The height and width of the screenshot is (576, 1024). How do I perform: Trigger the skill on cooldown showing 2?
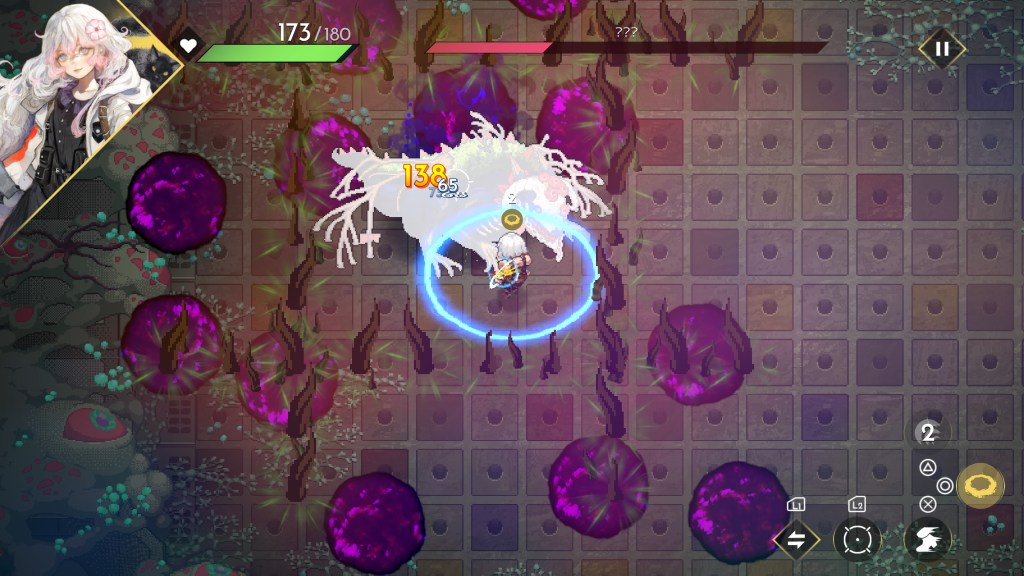point(928,433)
